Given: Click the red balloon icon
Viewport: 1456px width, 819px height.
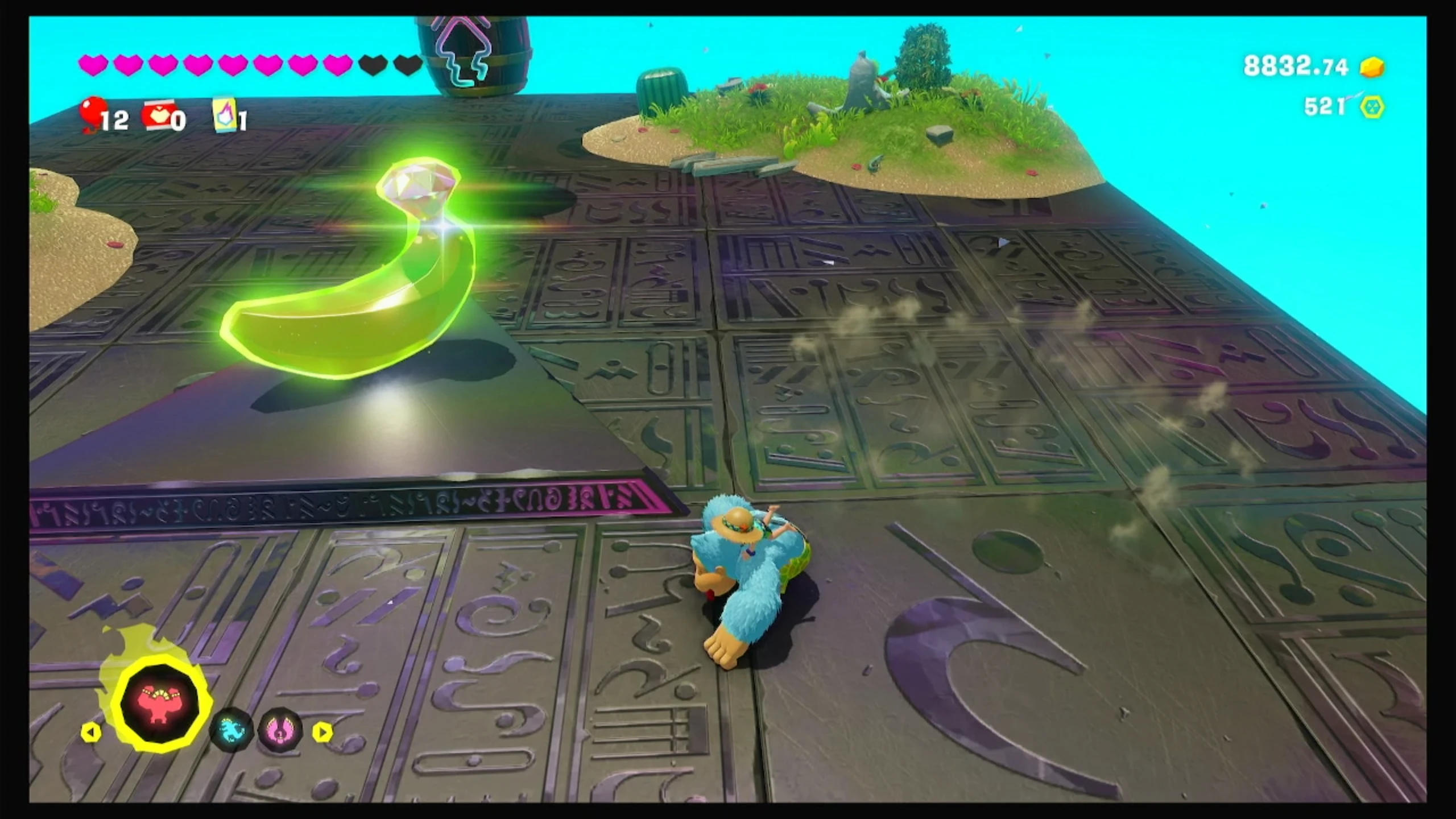Looking at the screenshot, I should pyautogui.click(x=92, y=113).
